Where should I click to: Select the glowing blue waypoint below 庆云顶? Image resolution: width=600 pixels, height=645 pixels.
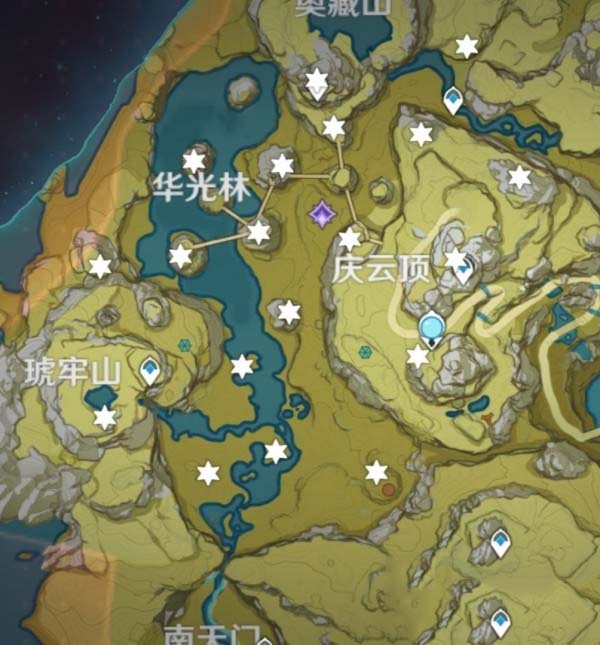pyautogui.click(x=432, y=326)
